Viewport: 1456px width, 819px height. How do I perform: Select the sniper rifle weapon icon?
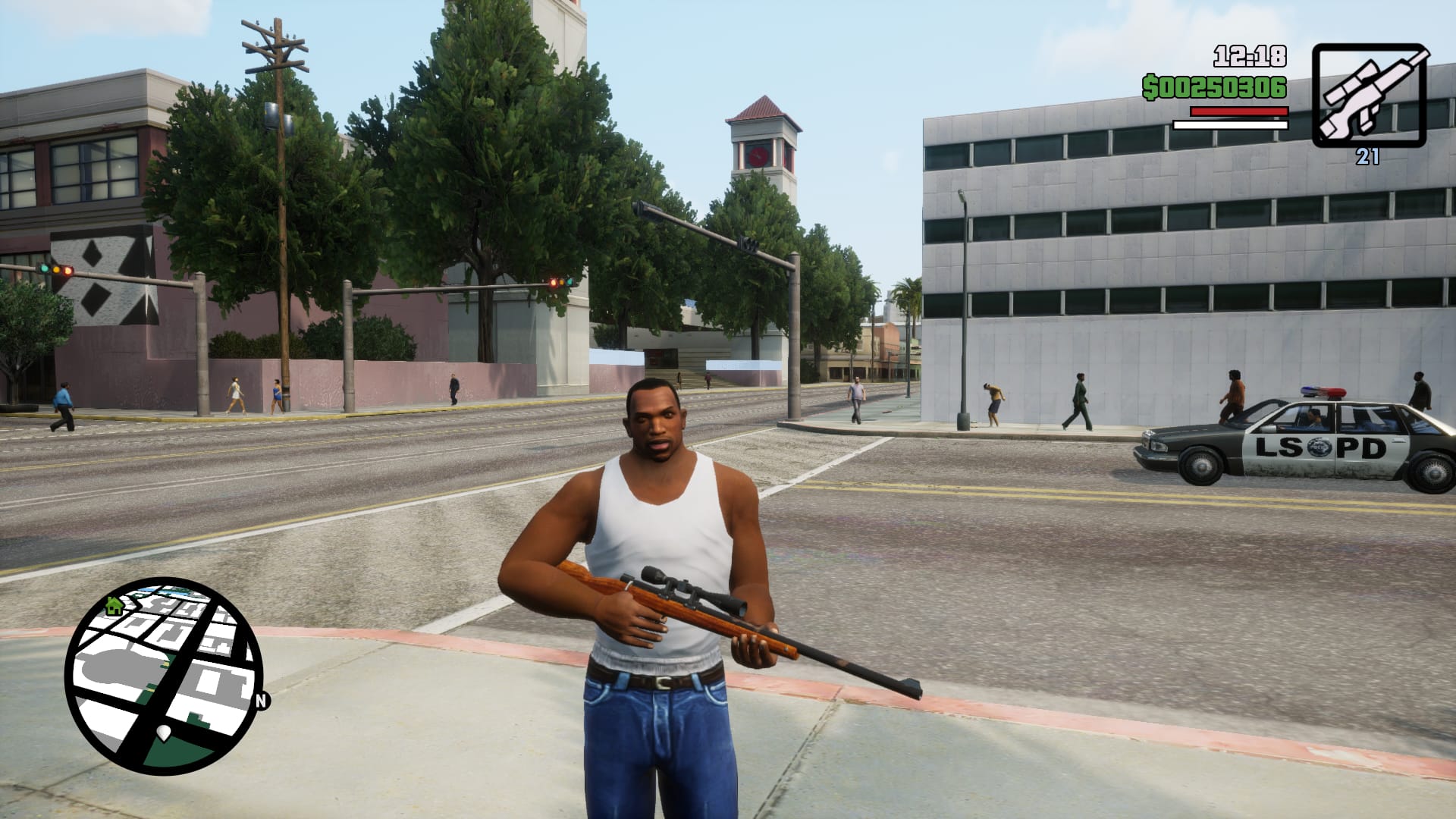click(x=1370, y=96)
